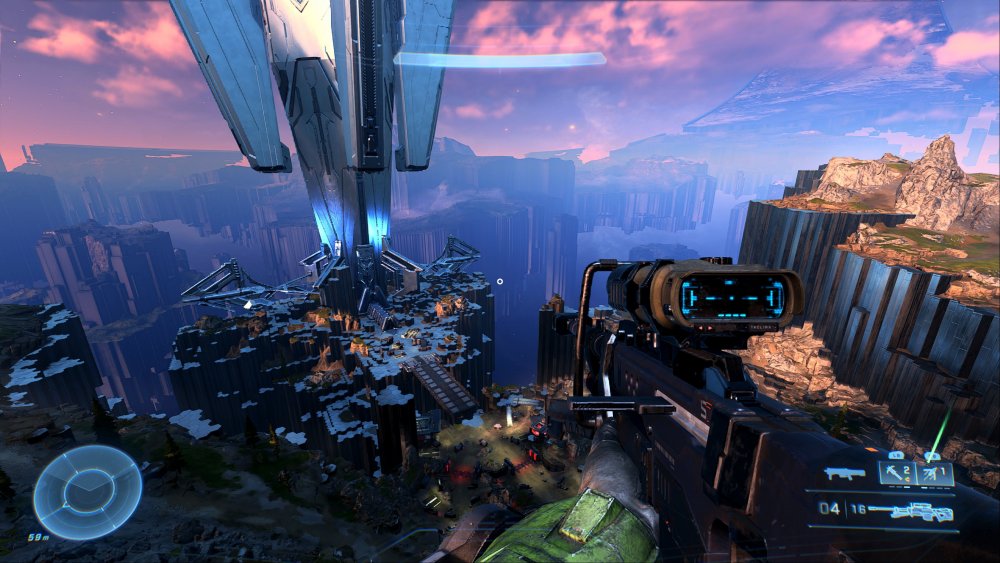Select the slot showing count 1
This screenshot has width=1000, height=563.
tap(935, 472)
